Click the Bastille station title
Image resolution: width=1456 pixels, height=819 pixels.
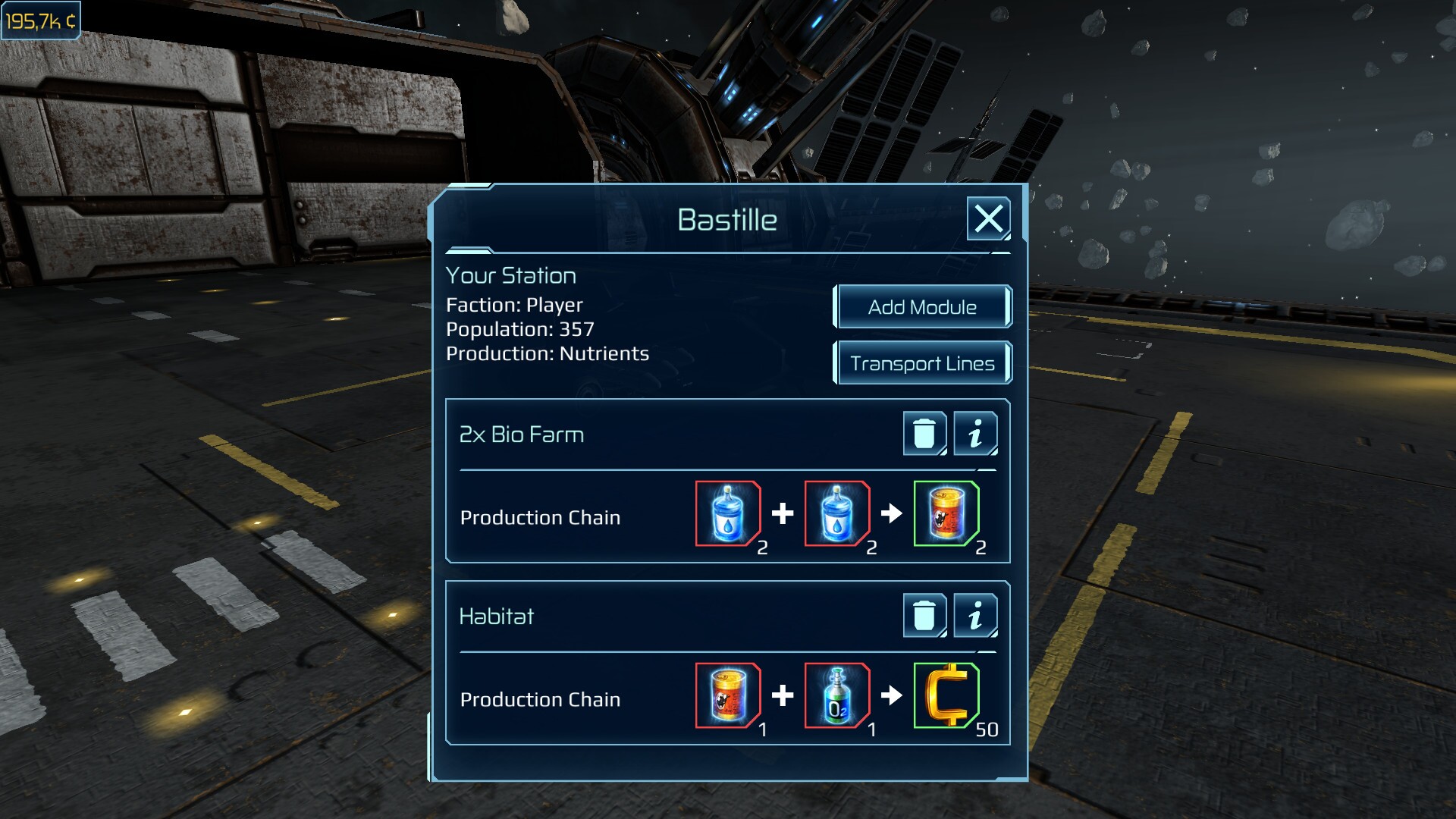727,220
